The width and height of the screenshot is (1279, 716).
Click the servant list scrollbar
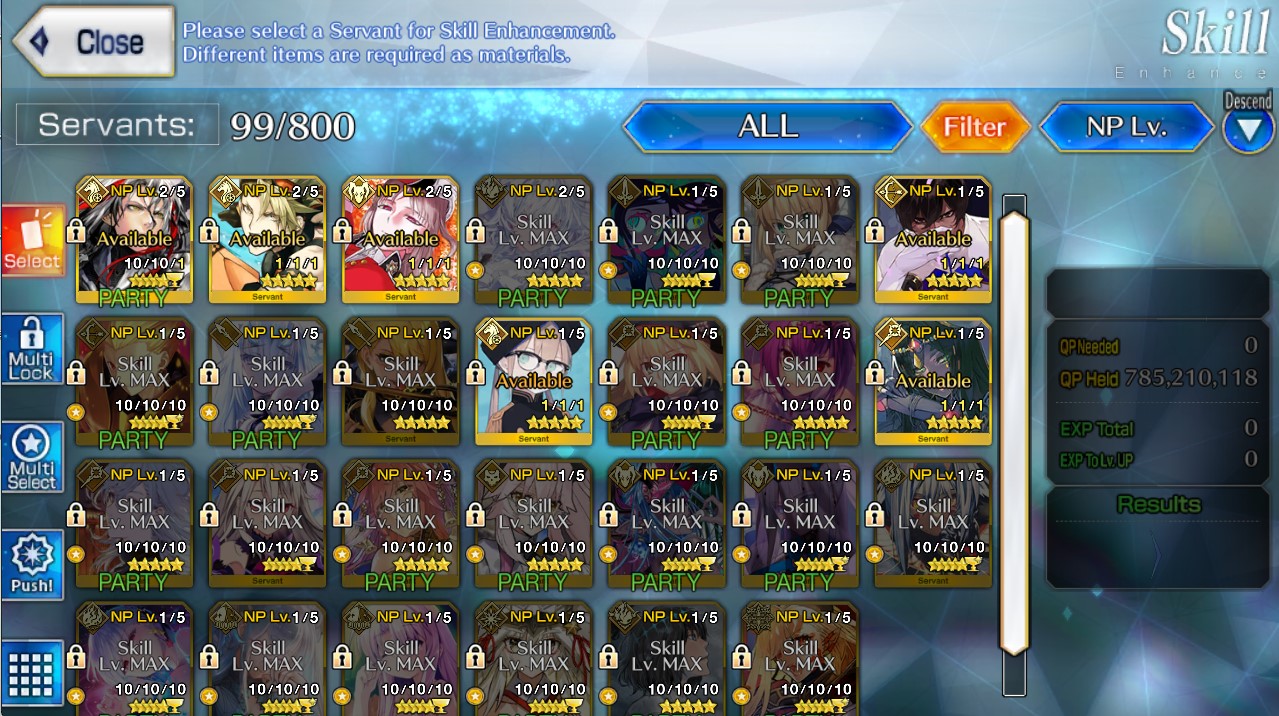(x=1014, y=430)
